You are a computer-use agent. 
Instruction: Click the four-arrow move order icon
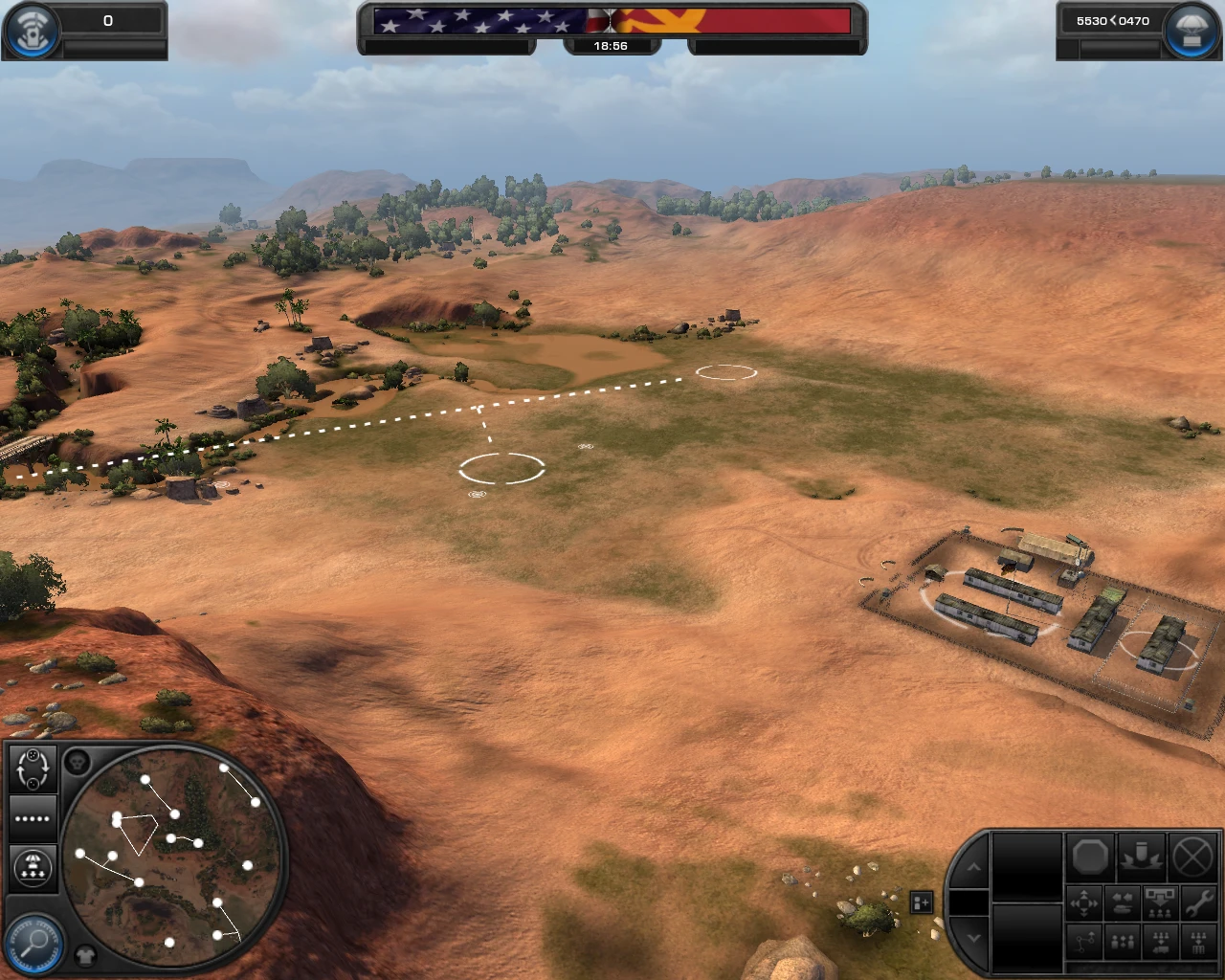pos(1084,902)
